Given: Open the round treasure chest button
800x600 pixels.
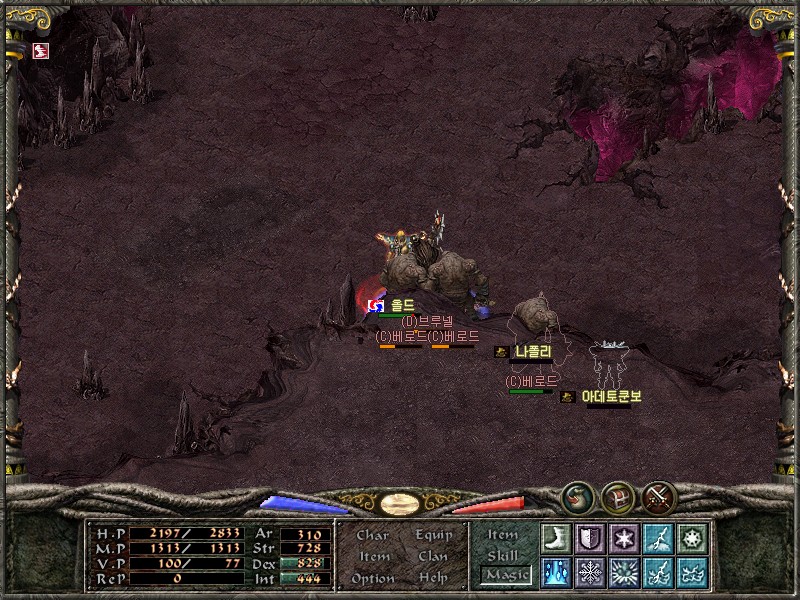Looking at the screenshot, I should [617, 496].
